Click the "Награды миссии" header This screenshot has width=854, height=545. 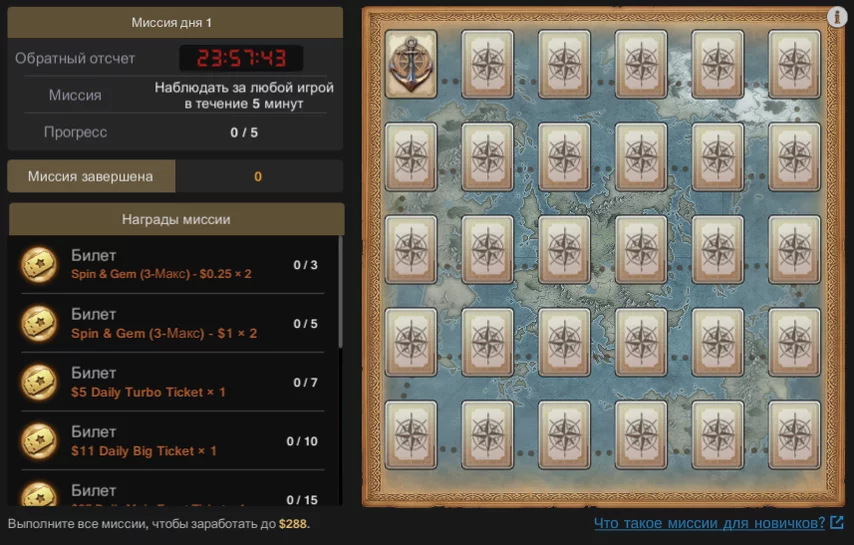pos(176,220)
